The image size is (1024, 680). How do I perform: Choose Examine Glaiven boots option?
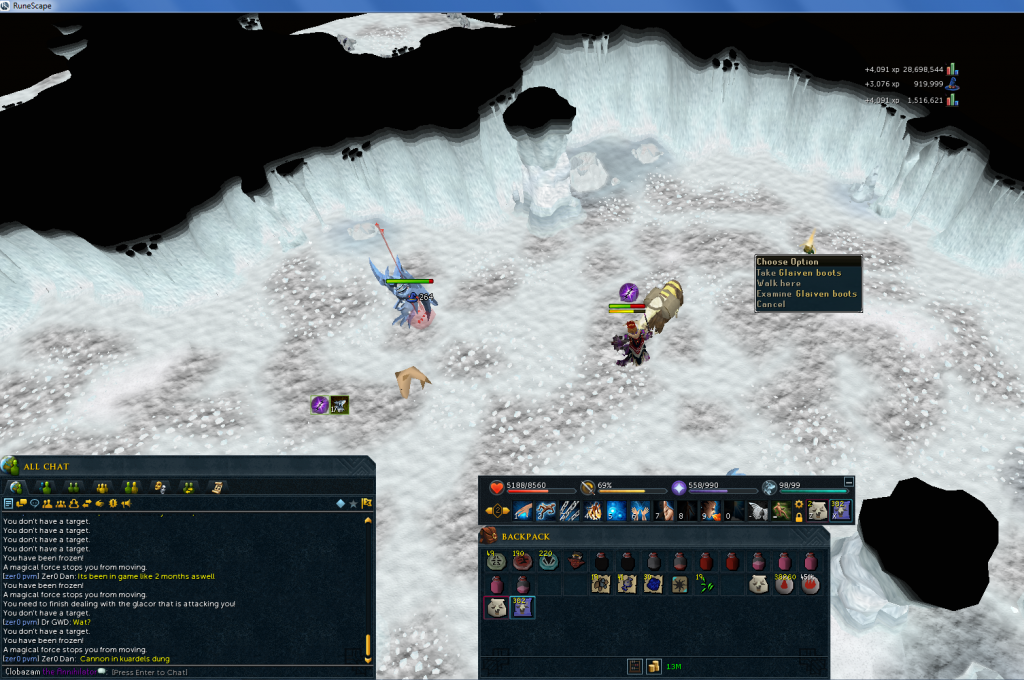pos(806,294)
